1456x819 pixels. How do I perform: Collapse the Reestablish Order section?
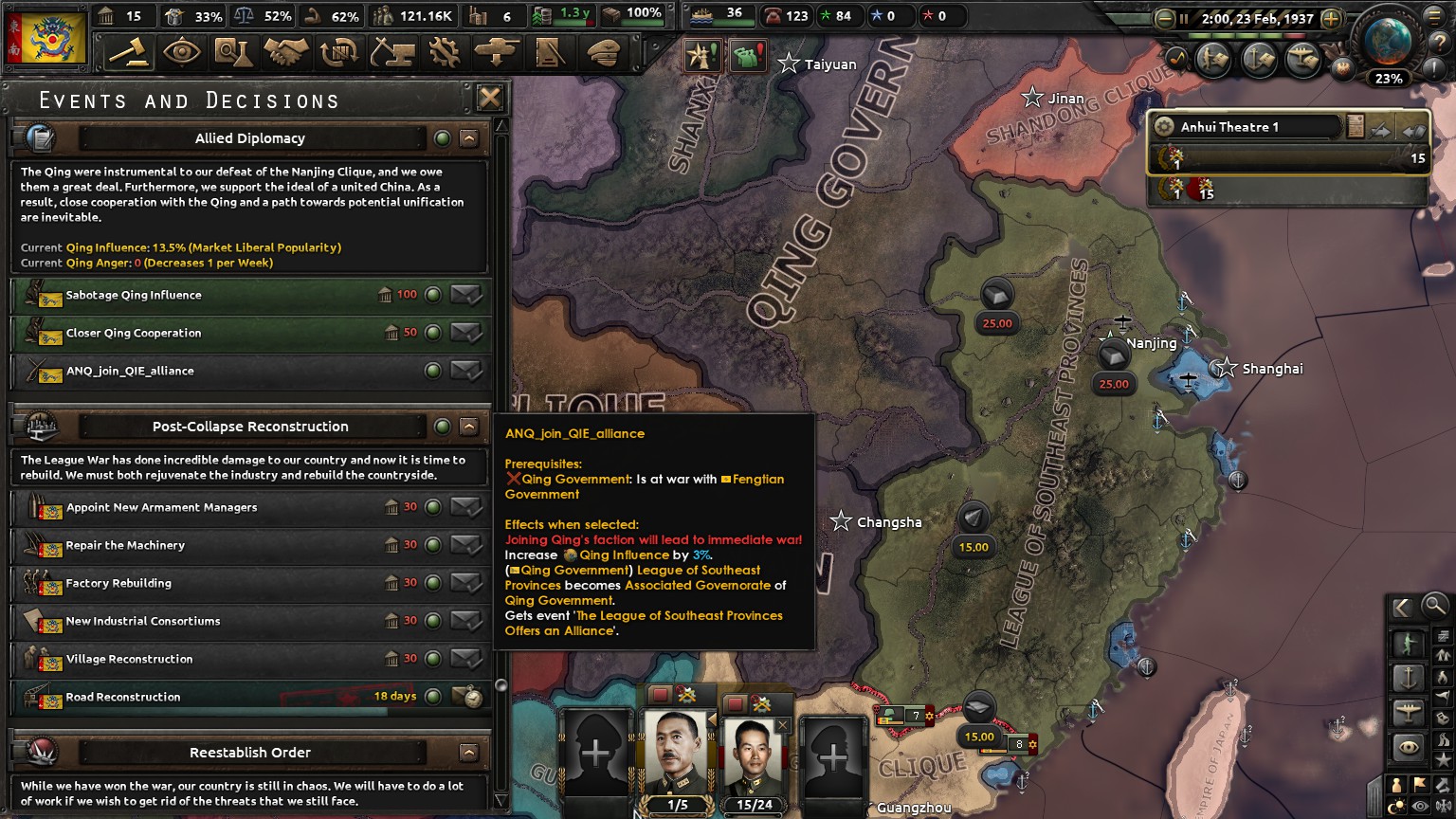[469, 752]
